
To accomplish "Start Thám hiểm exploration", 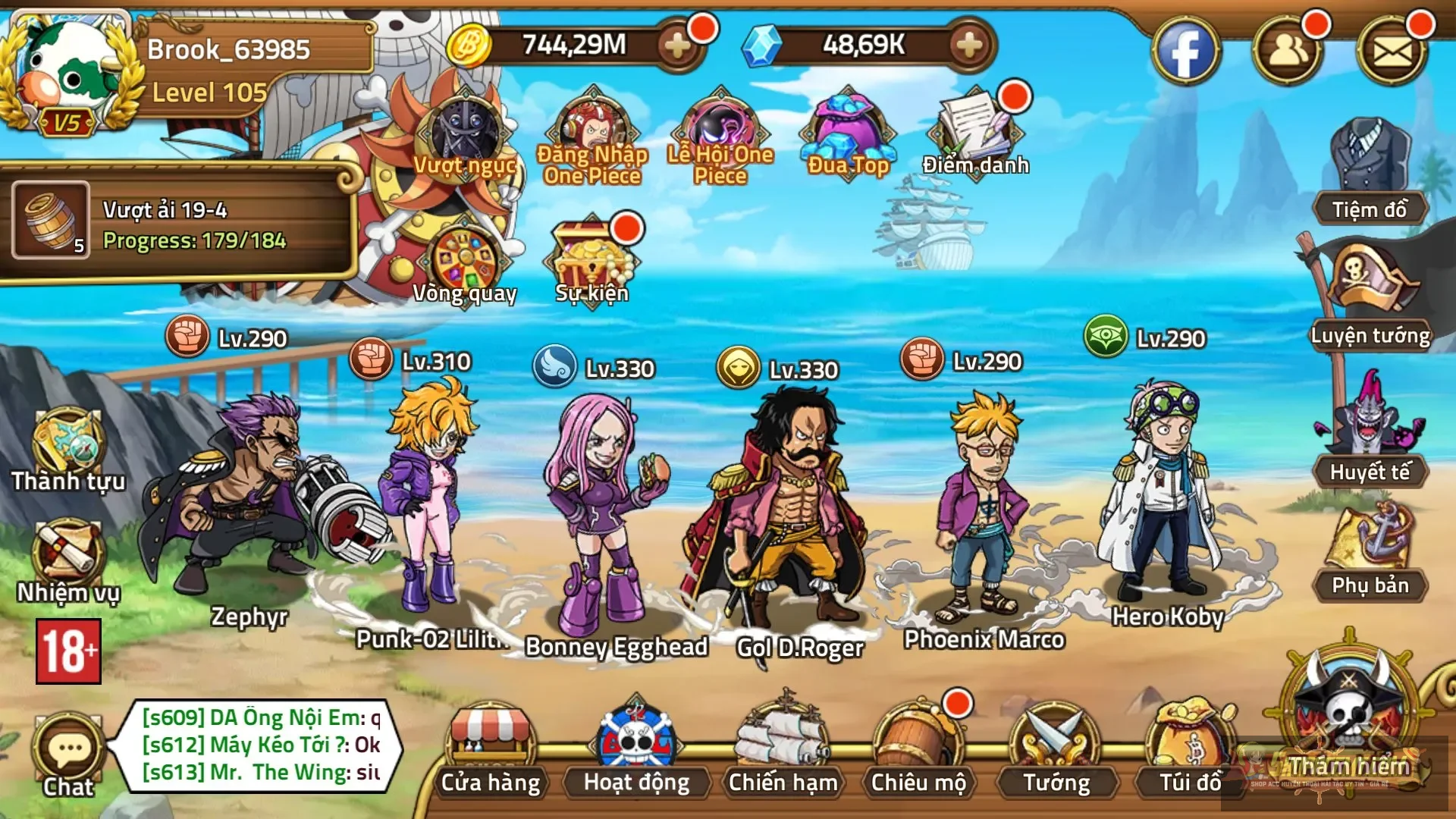I will pos(1348,720).
